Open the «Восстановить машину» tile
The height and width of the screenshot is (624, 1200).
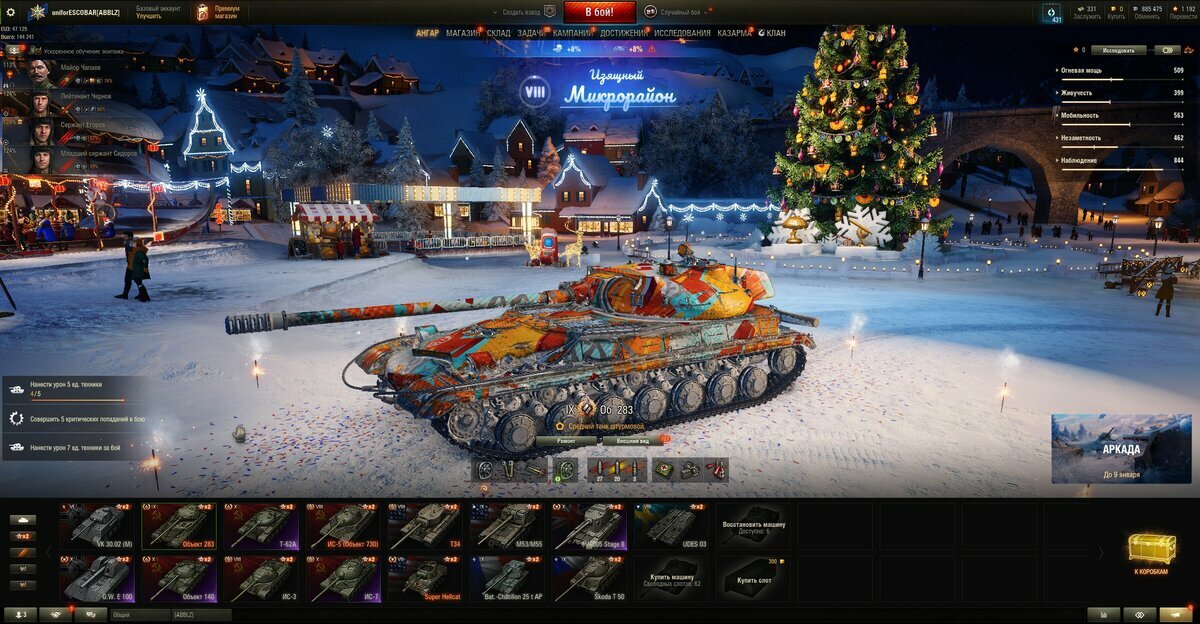click(753, 525)
